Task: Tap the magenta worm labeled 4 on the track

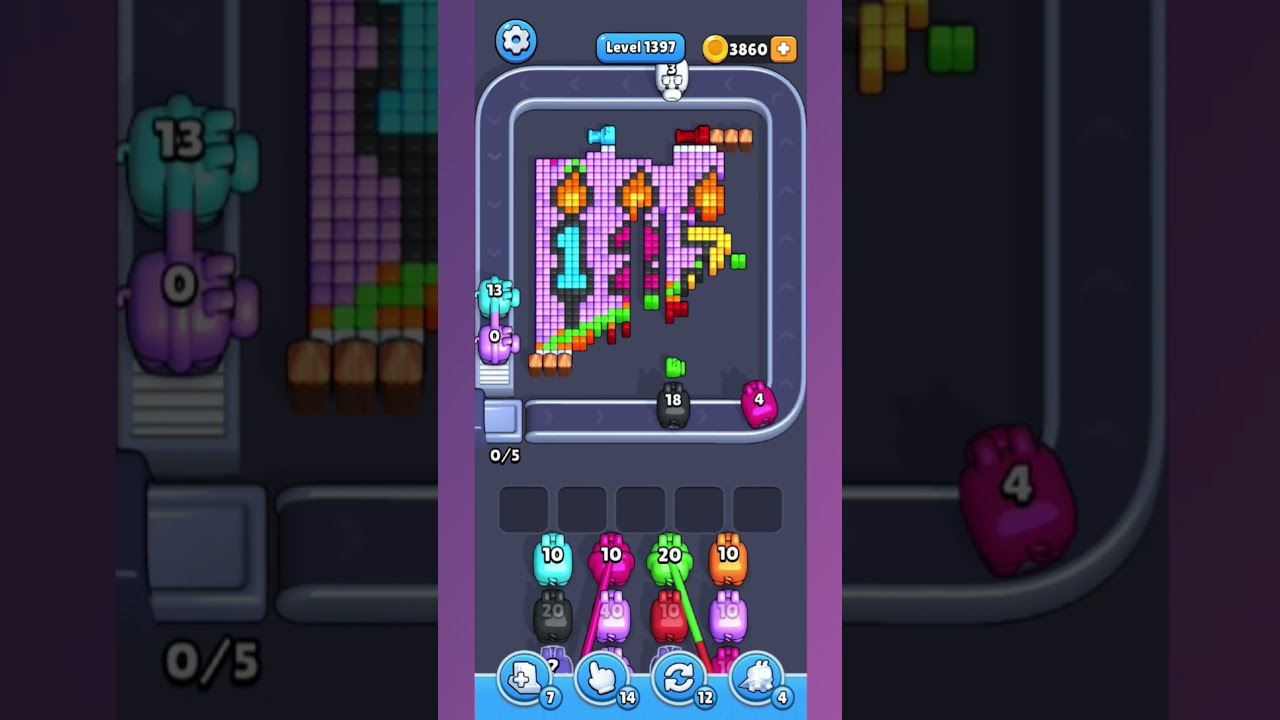Action: (x=760, y=403)
